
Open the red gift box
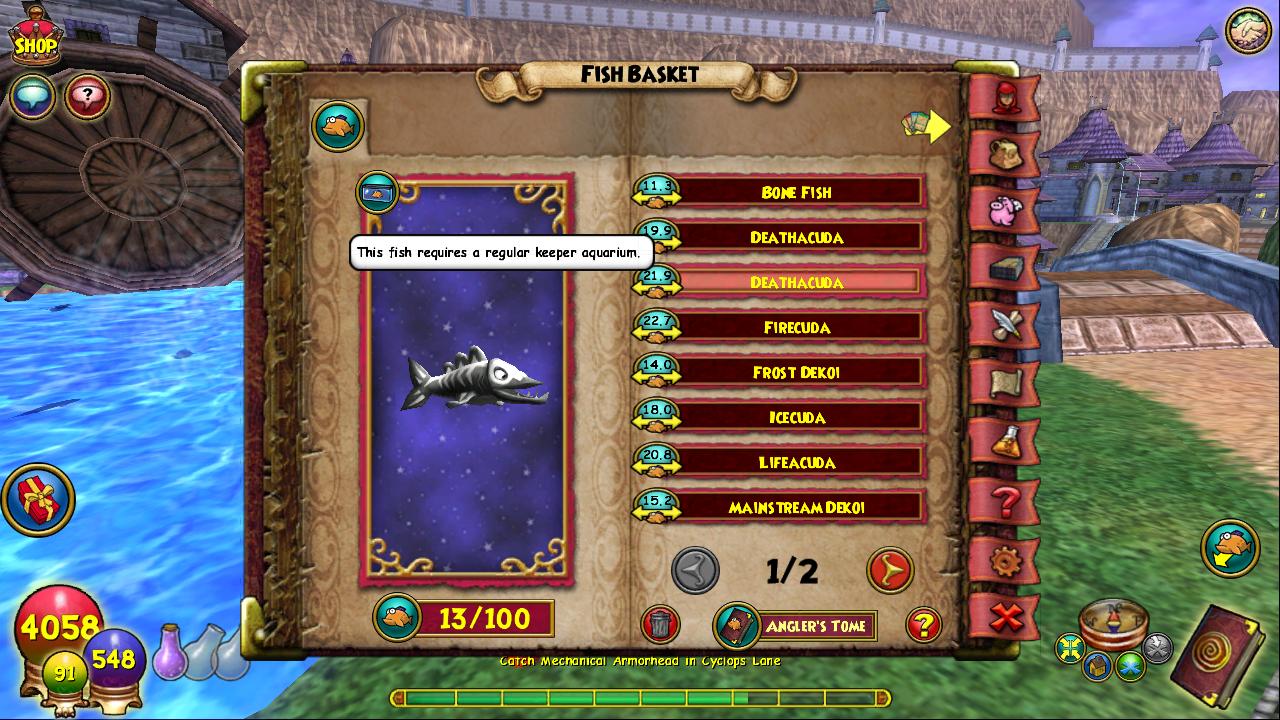[38, 499]
